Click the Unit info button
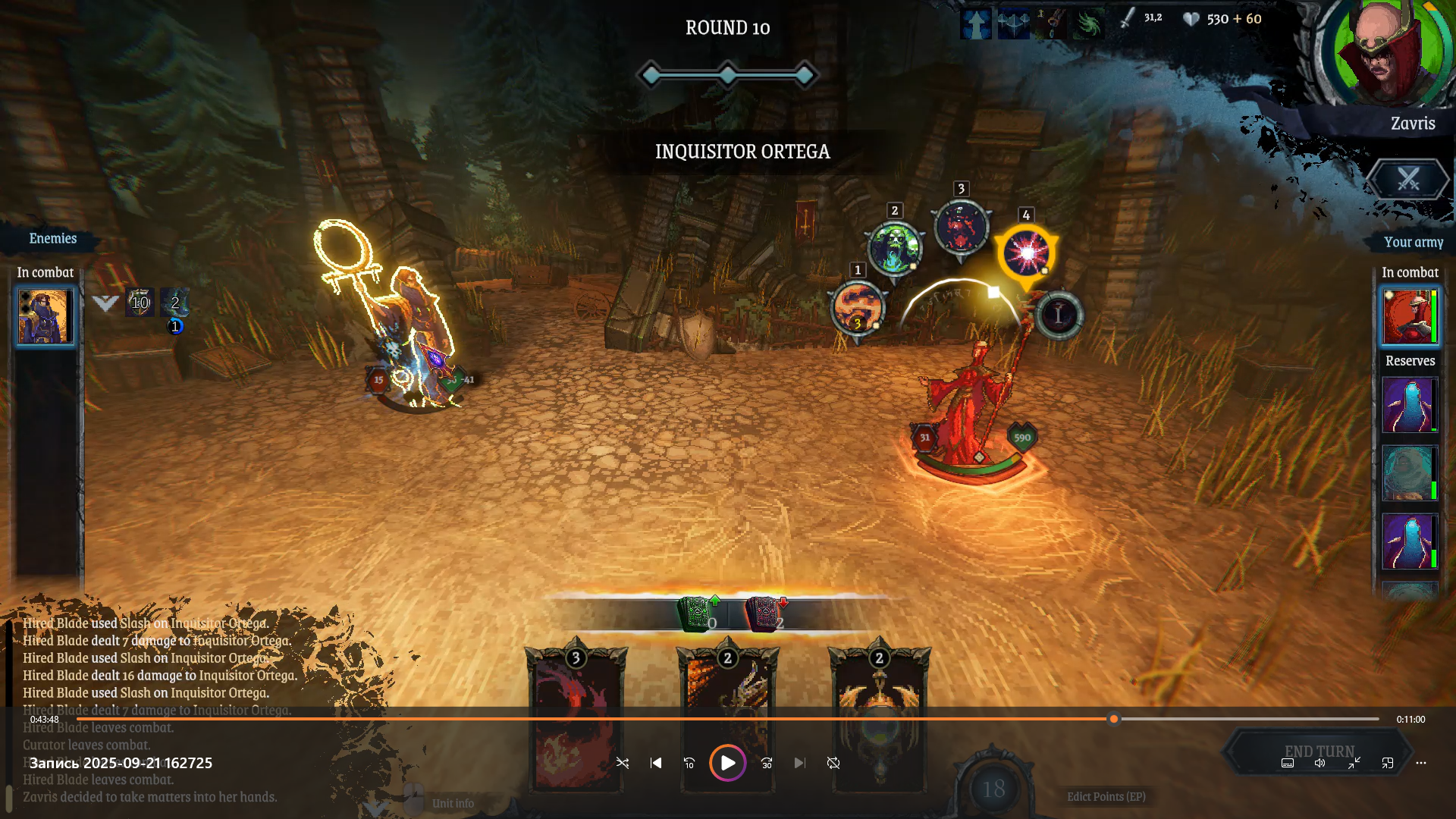This screenshot has width=1456, height=819. pos(453,803)
